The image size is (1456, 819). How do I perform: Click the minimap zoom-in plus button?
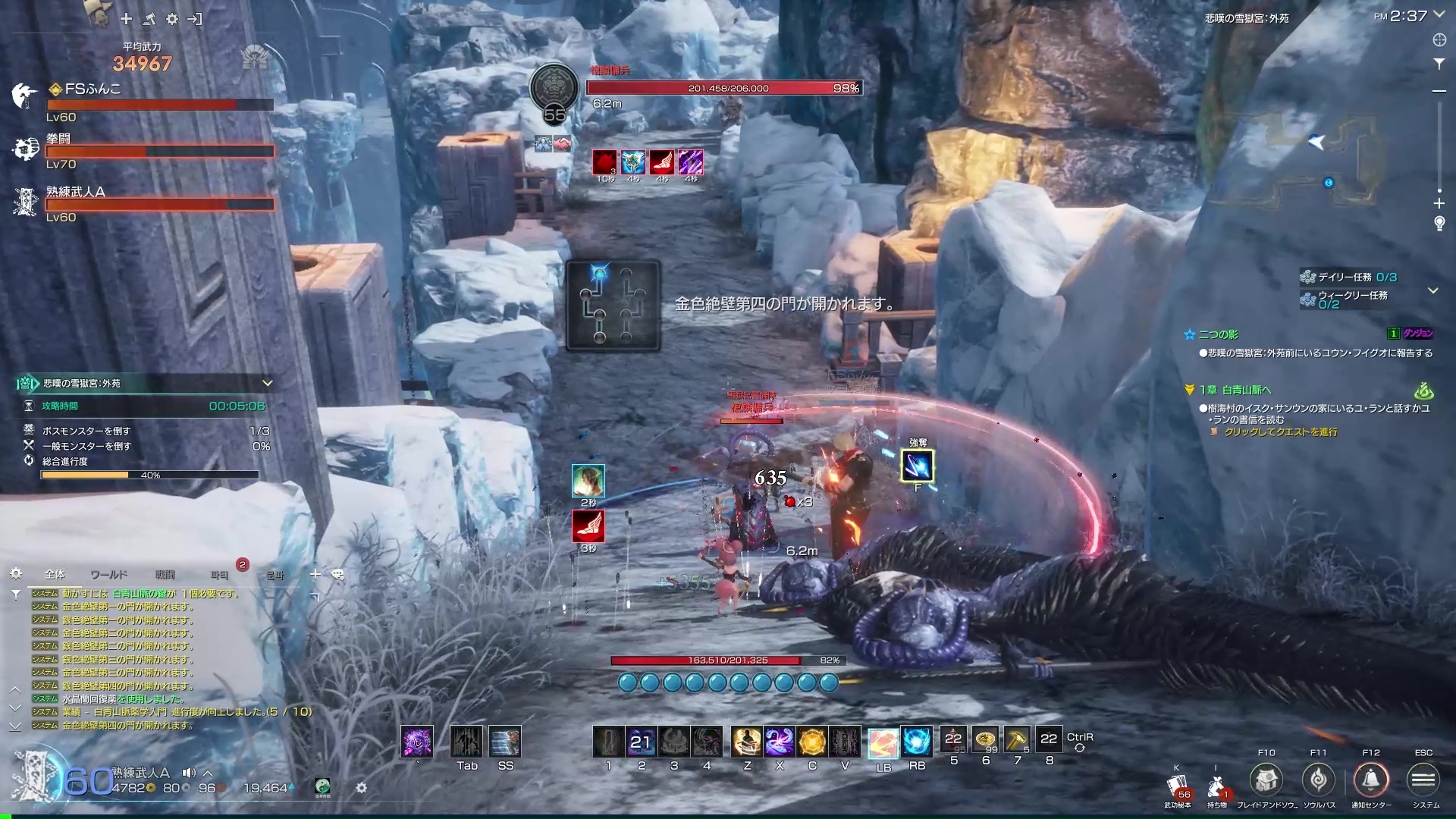click(x=1439, y=203)
